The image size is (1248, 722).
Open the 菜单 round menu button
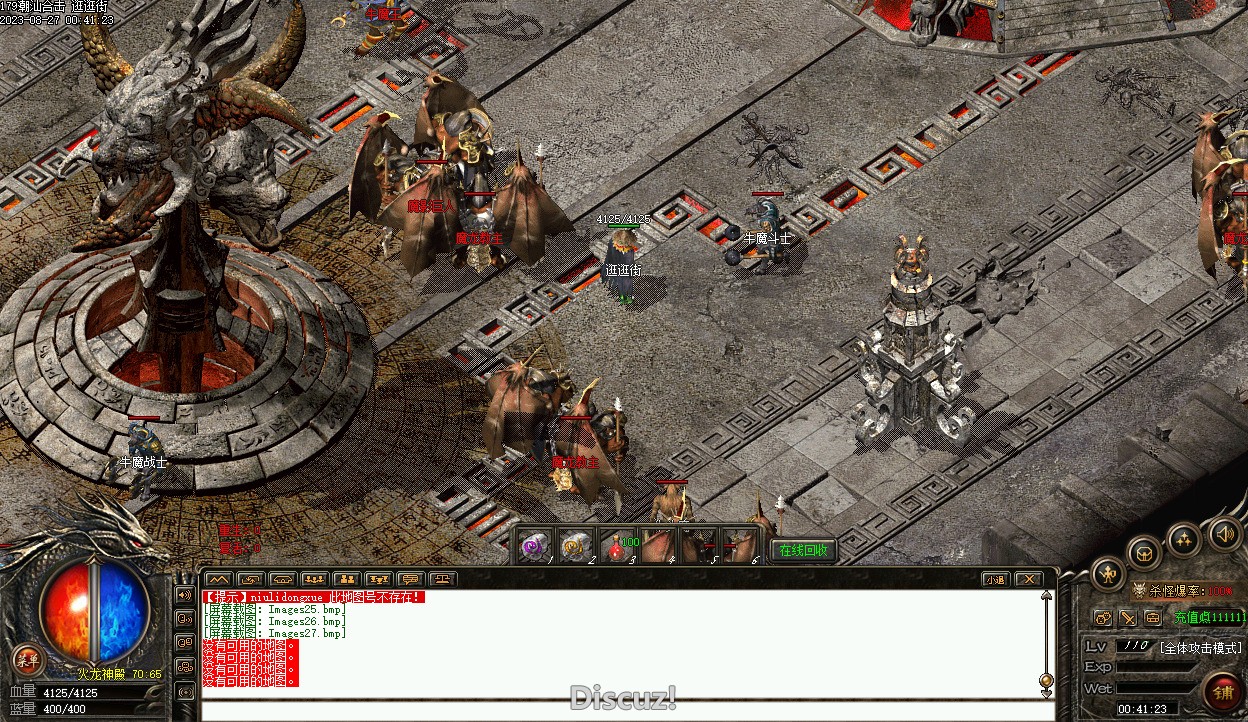click(x=28, y=659)
